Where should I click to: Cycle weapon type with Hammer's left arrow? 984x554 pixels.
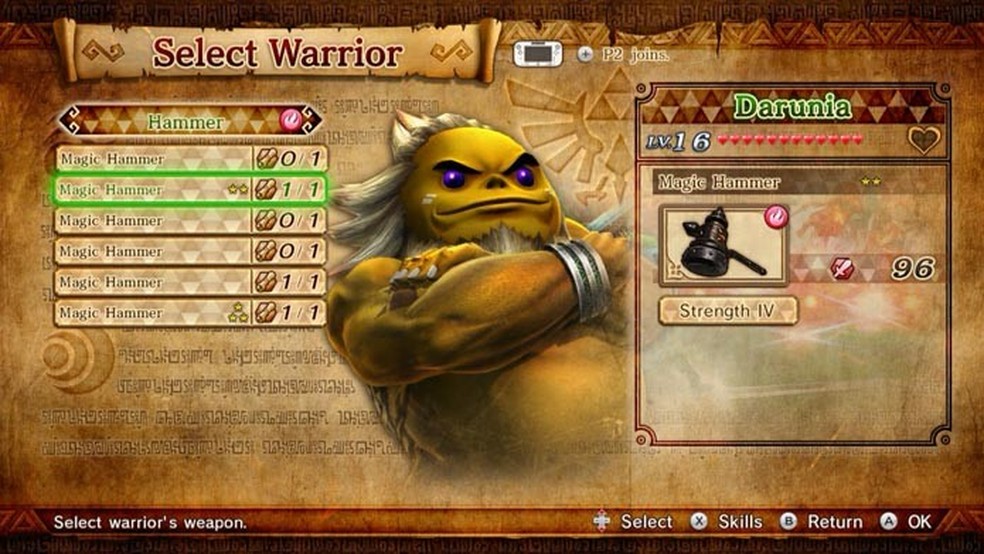click(66, 121)
